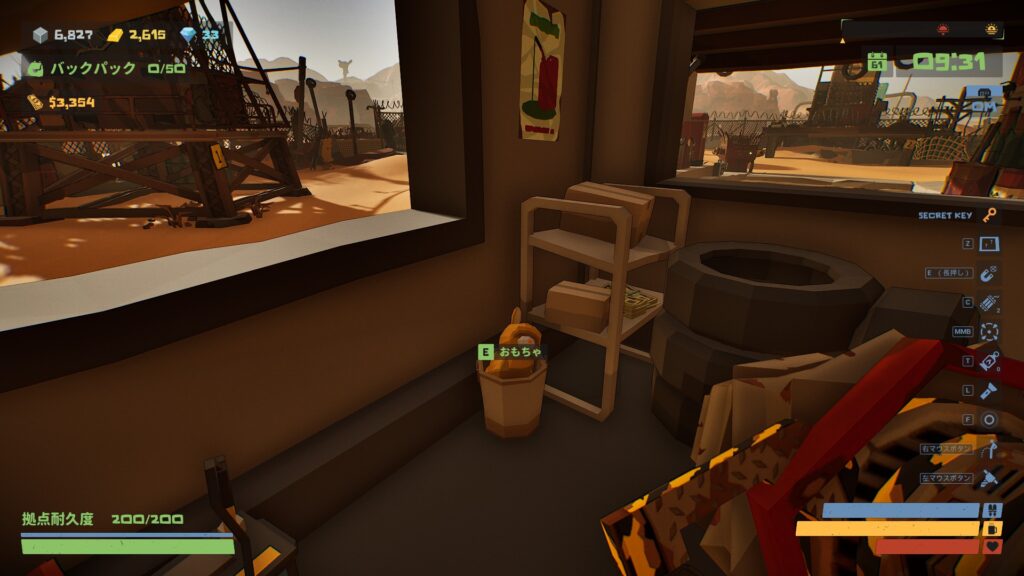Click the sunrise icon on the day tracker

991,29
